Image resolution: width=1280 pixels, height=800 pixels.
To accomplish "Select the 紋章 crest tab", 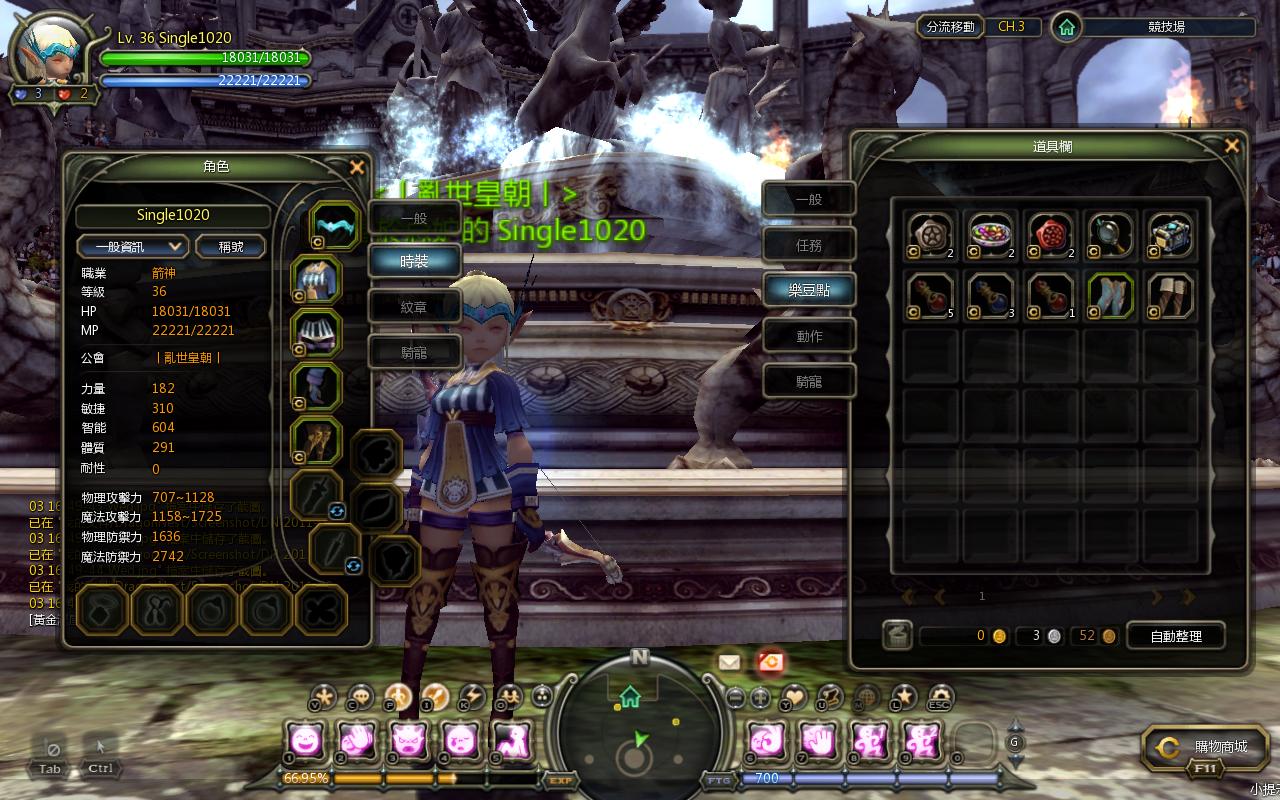I will [x=414, y=307].
